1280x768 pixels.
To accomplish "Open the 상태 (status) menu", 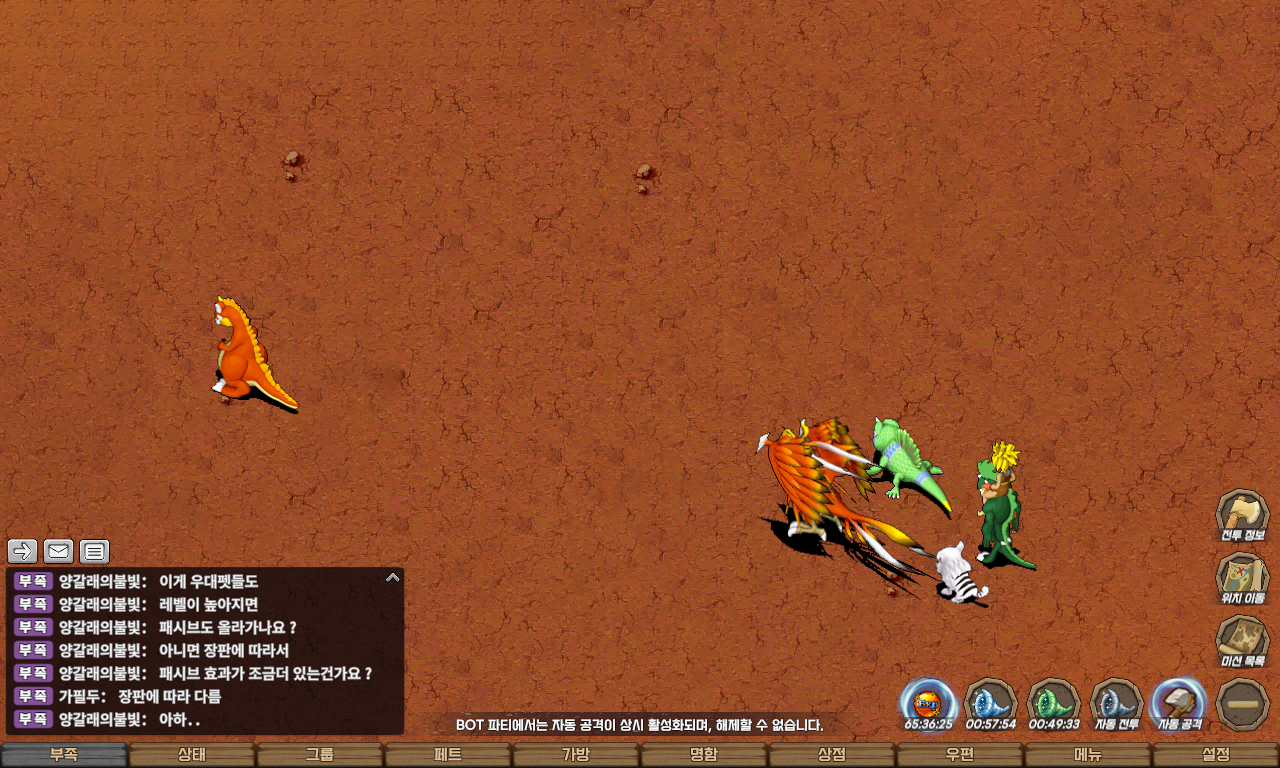I will pos(192,755).
